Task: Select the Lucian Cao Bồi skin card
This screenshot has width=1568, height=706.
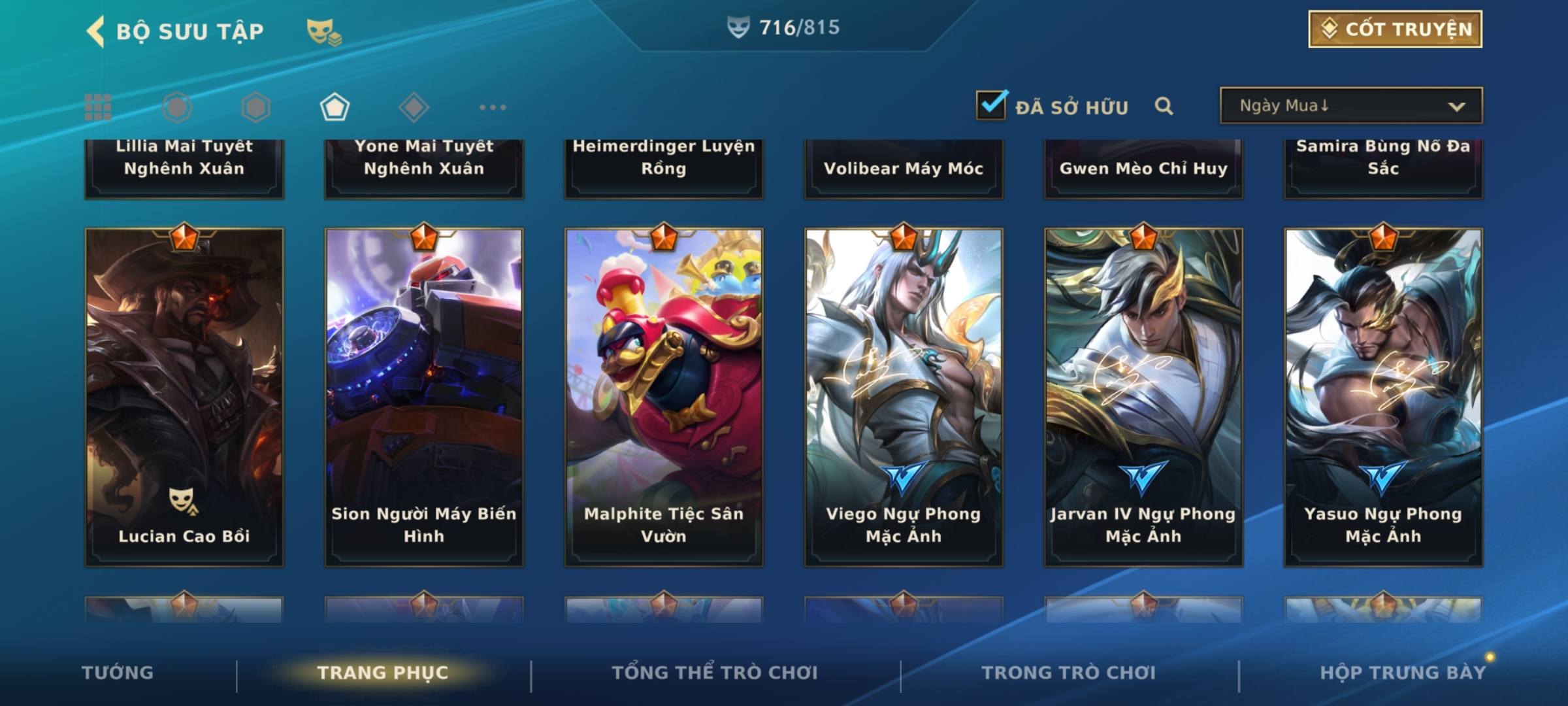Action: click(x=184, y=396)
